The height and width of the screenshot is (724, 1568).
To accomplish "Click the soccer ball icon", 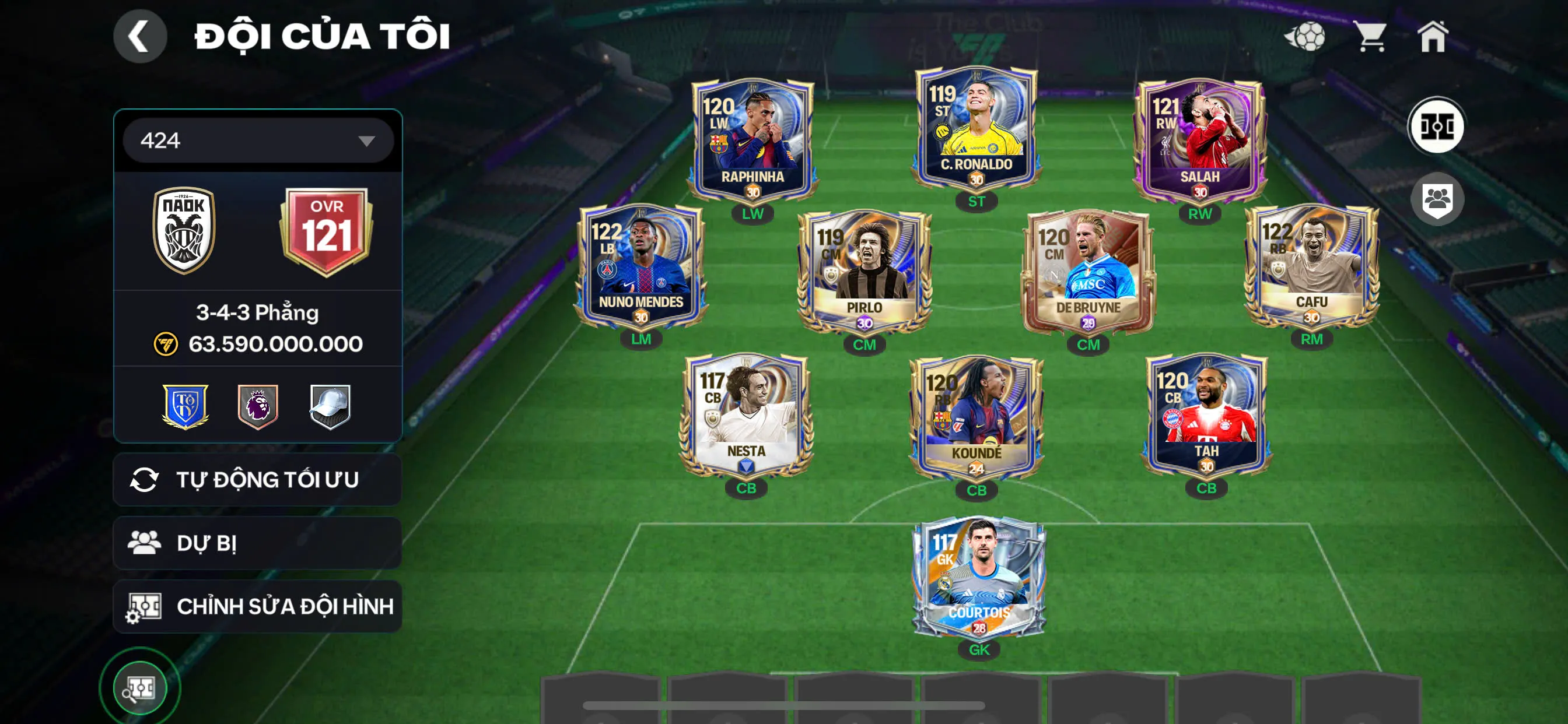I will [x=1305, y=37].
